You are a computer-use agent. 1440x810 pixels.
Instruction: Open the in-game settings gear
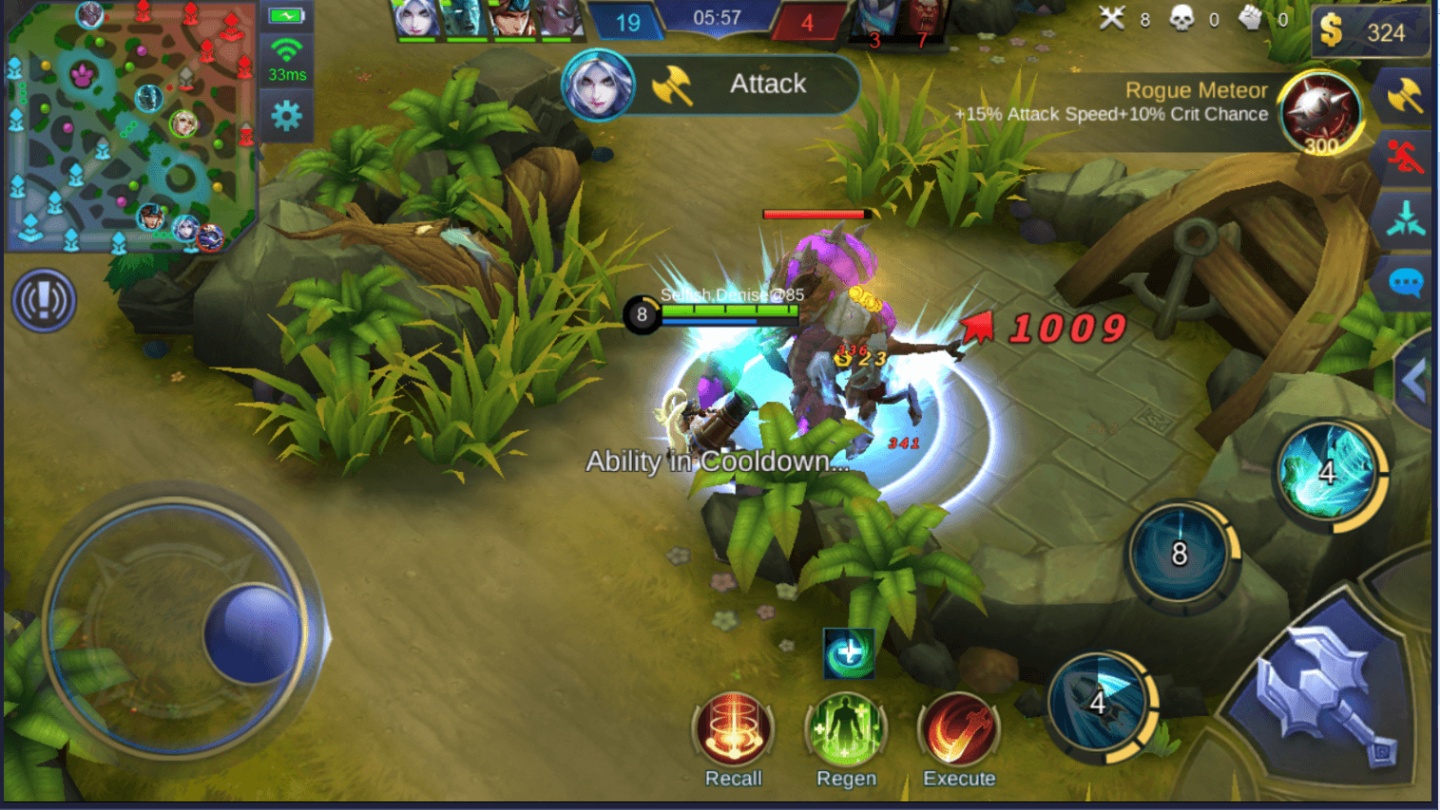(x=288, y=116)
